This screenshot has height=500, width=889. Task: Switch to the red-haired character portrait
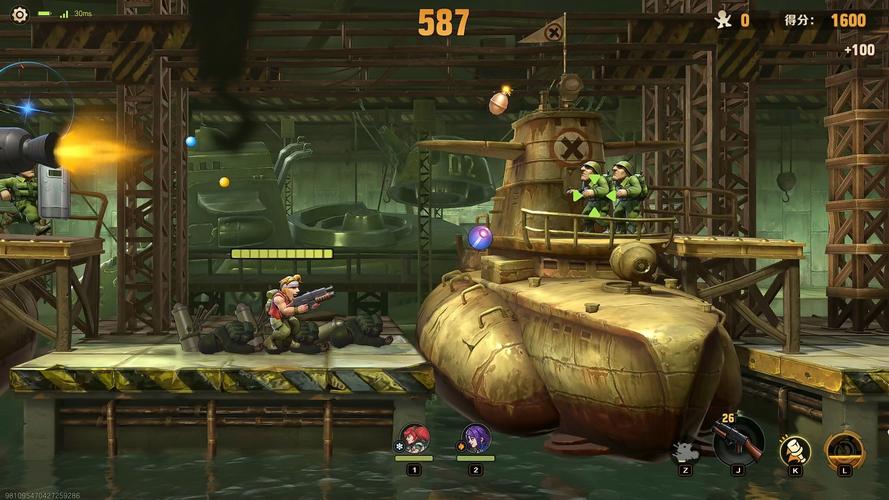414,439
